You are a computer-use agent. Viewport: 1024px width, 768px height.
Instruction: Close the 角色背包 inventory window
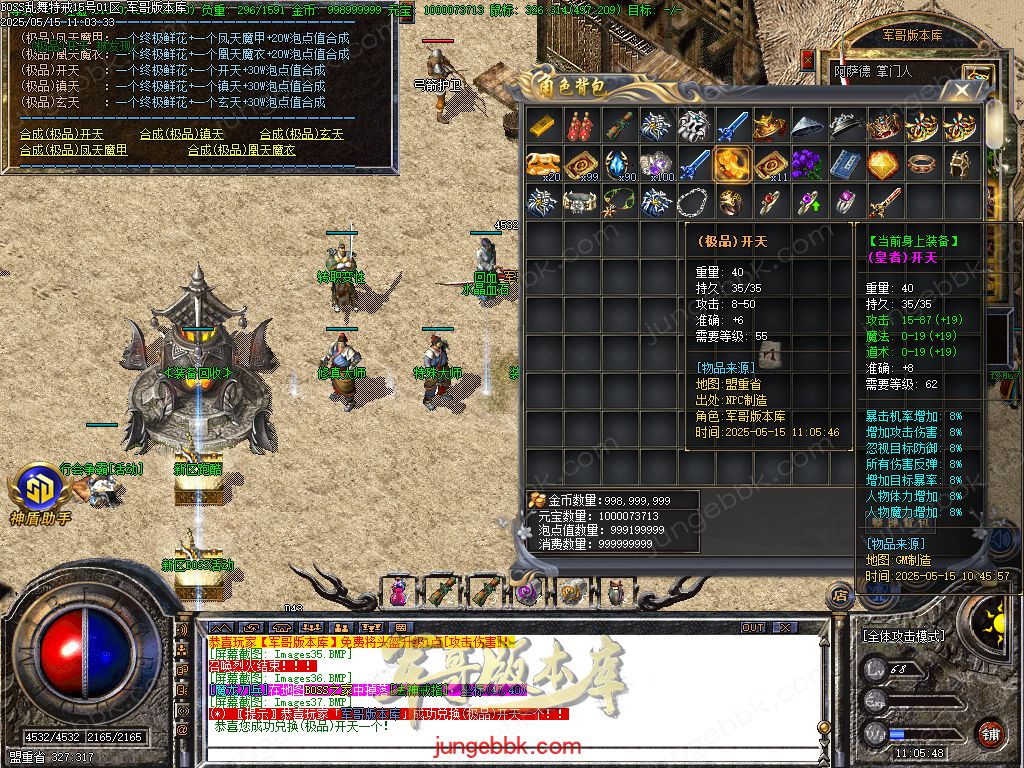click(x=962, y=90)
